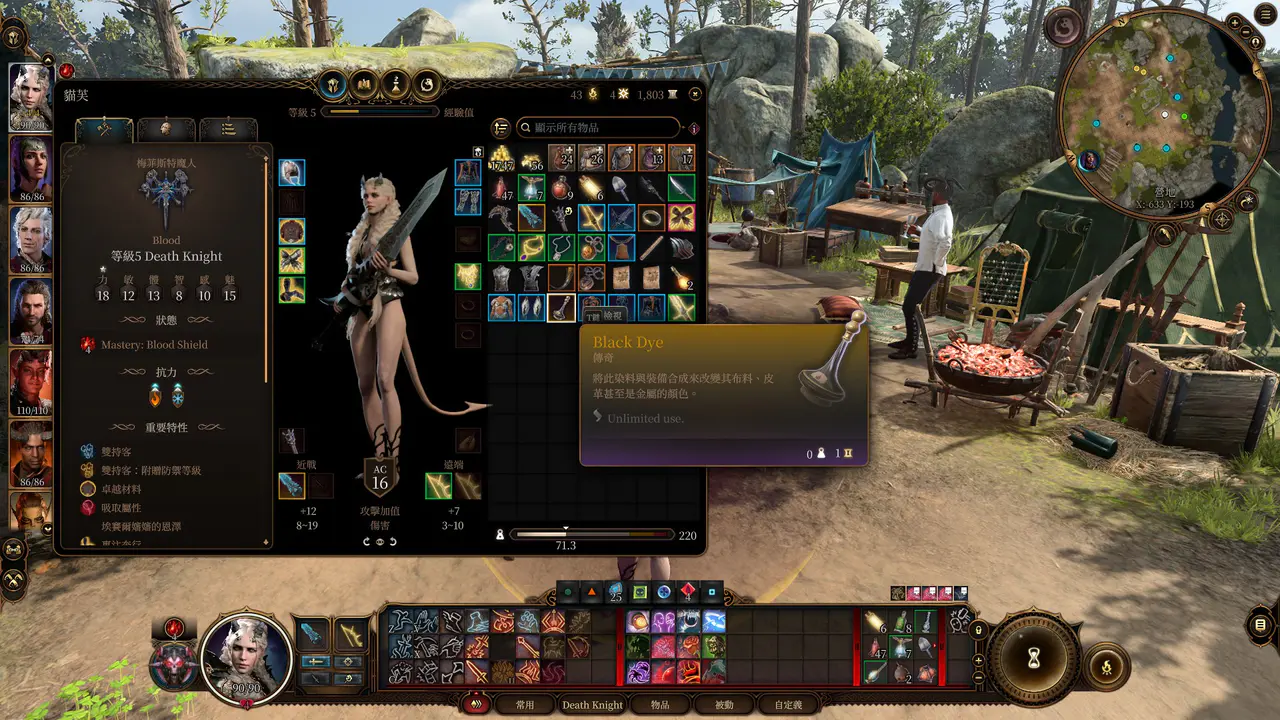Select the red tiefling party portrait
This screenshot has width=1280, height=720.
tap(30, 380)
